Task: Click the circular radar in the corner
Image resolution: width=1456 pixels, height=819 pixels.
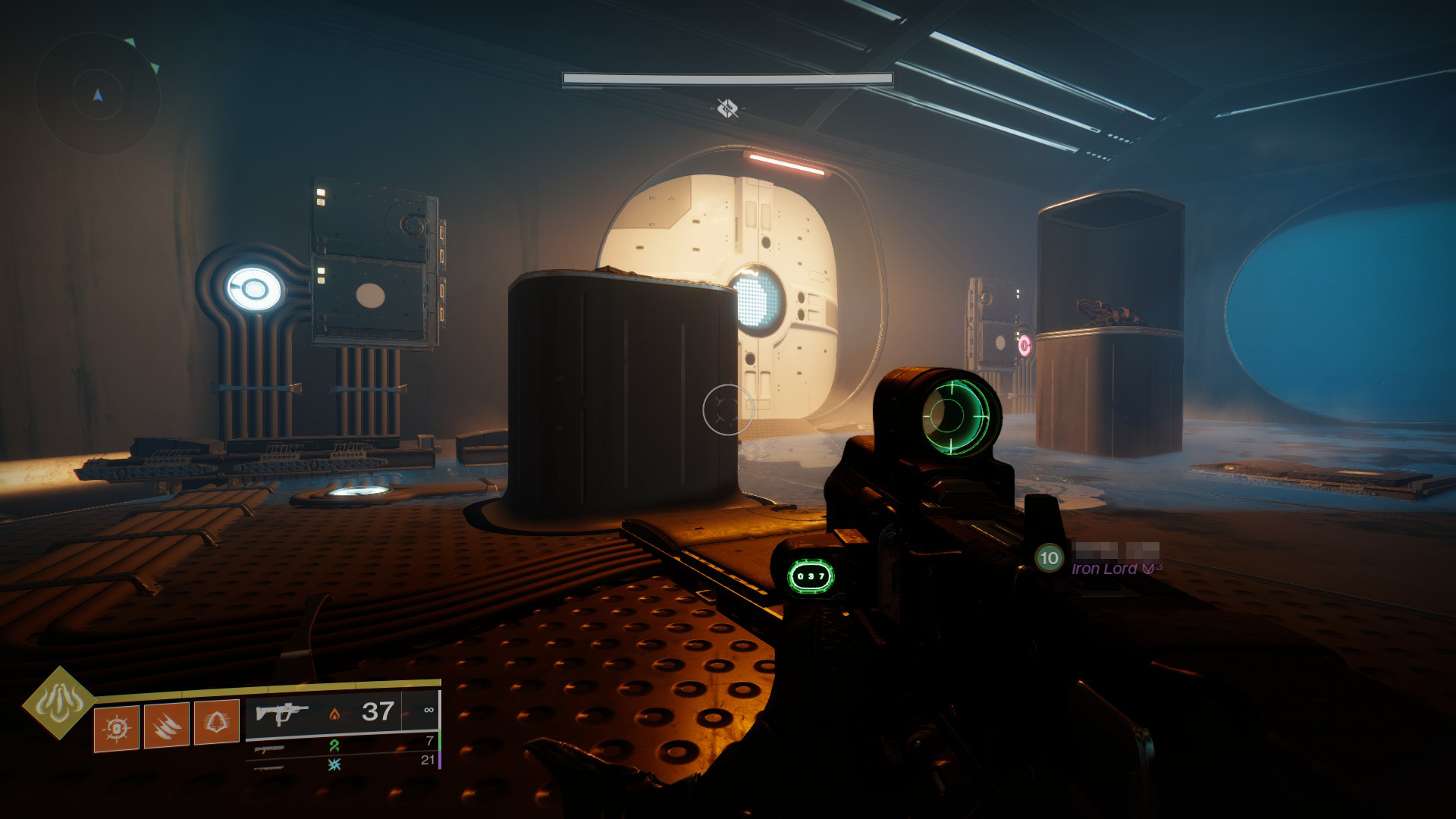Action: (98, 96)
